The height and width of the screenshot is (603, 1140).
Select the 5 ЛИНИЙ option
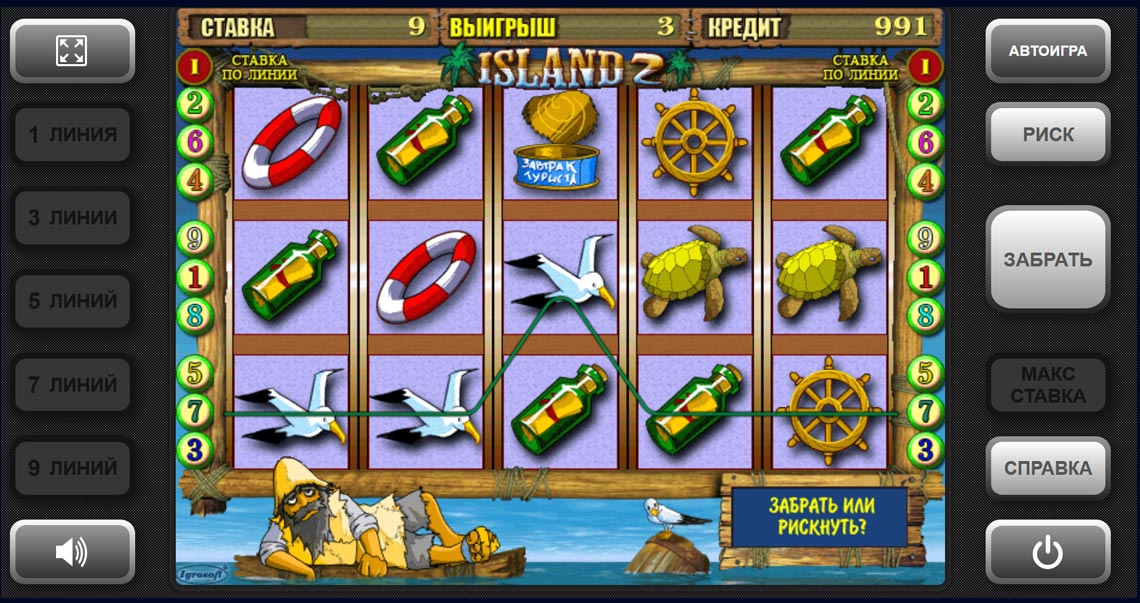(72, 301)
